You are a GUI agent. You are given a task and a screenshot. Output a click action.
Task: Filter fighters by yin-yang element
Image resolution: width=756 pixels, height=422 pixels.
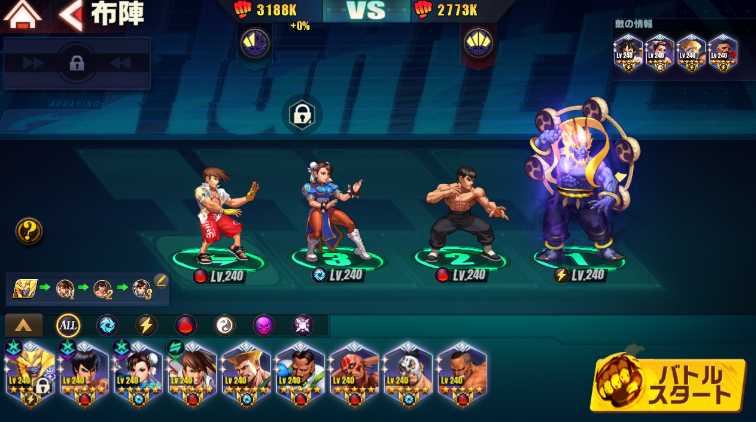224,325
